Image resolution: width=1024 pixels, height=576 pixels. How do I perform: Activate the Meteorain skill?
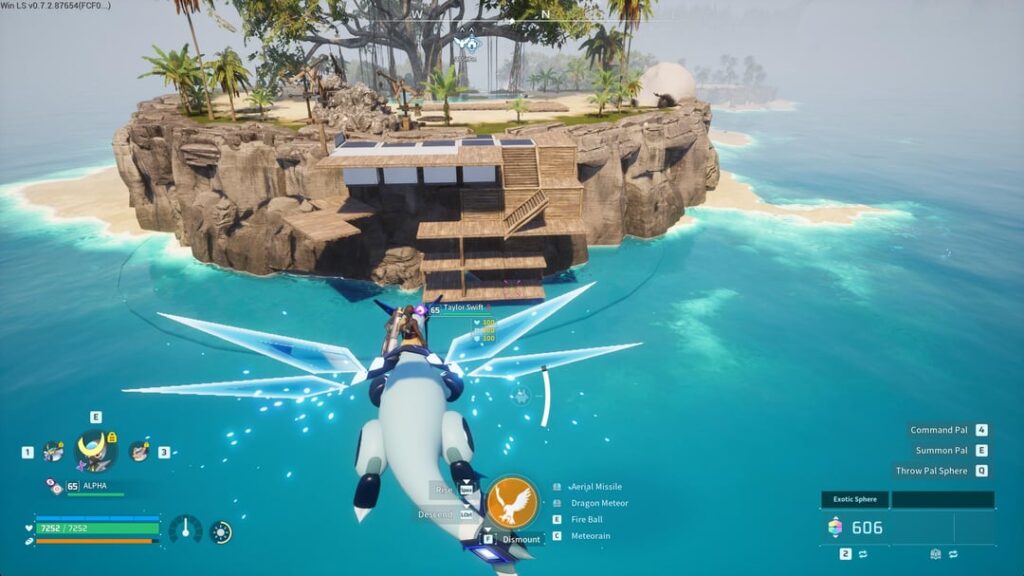(x=590, y=536)
